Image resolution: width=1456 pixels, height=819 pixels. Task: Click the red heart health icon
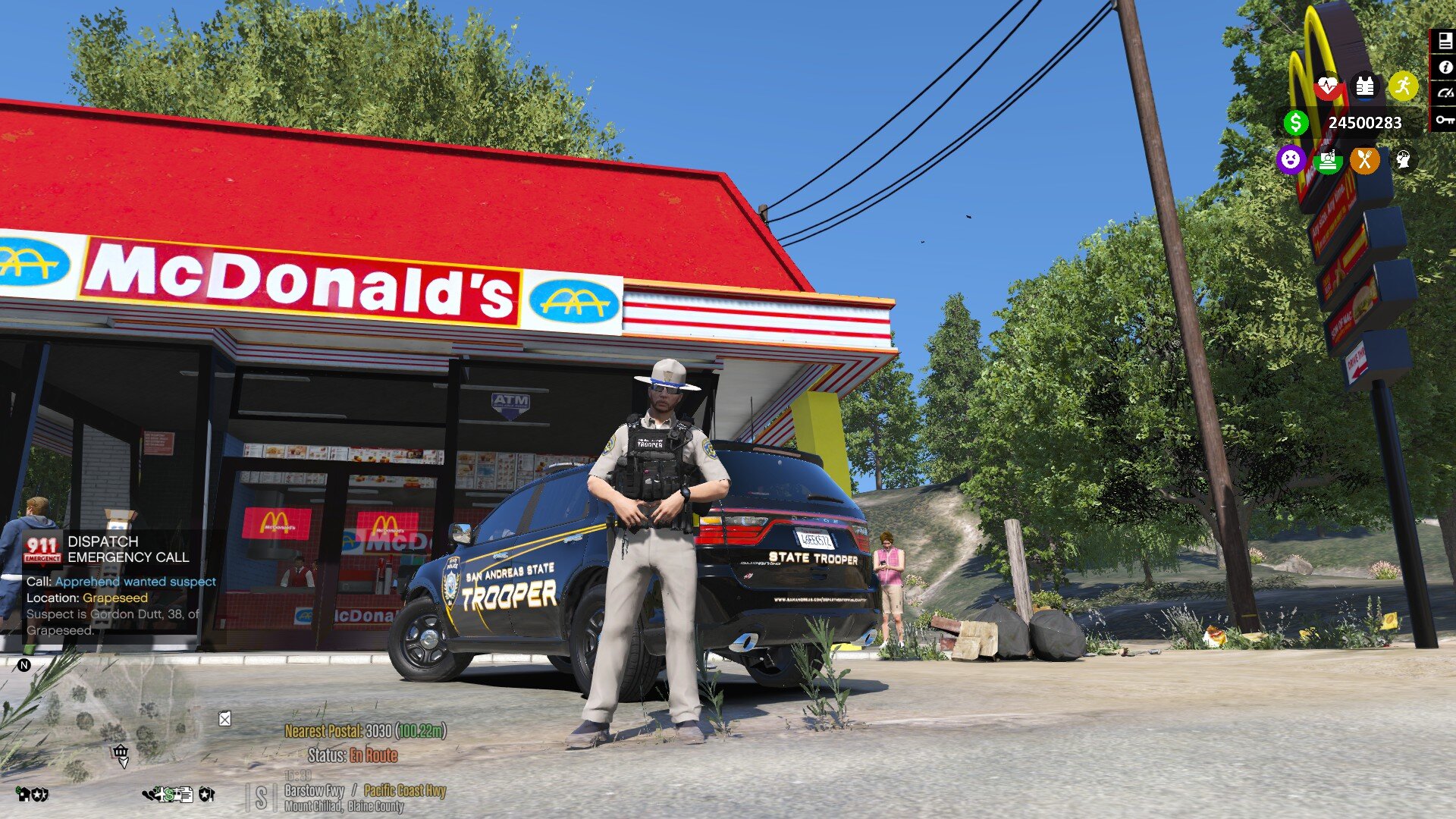tap(1327, 86)
